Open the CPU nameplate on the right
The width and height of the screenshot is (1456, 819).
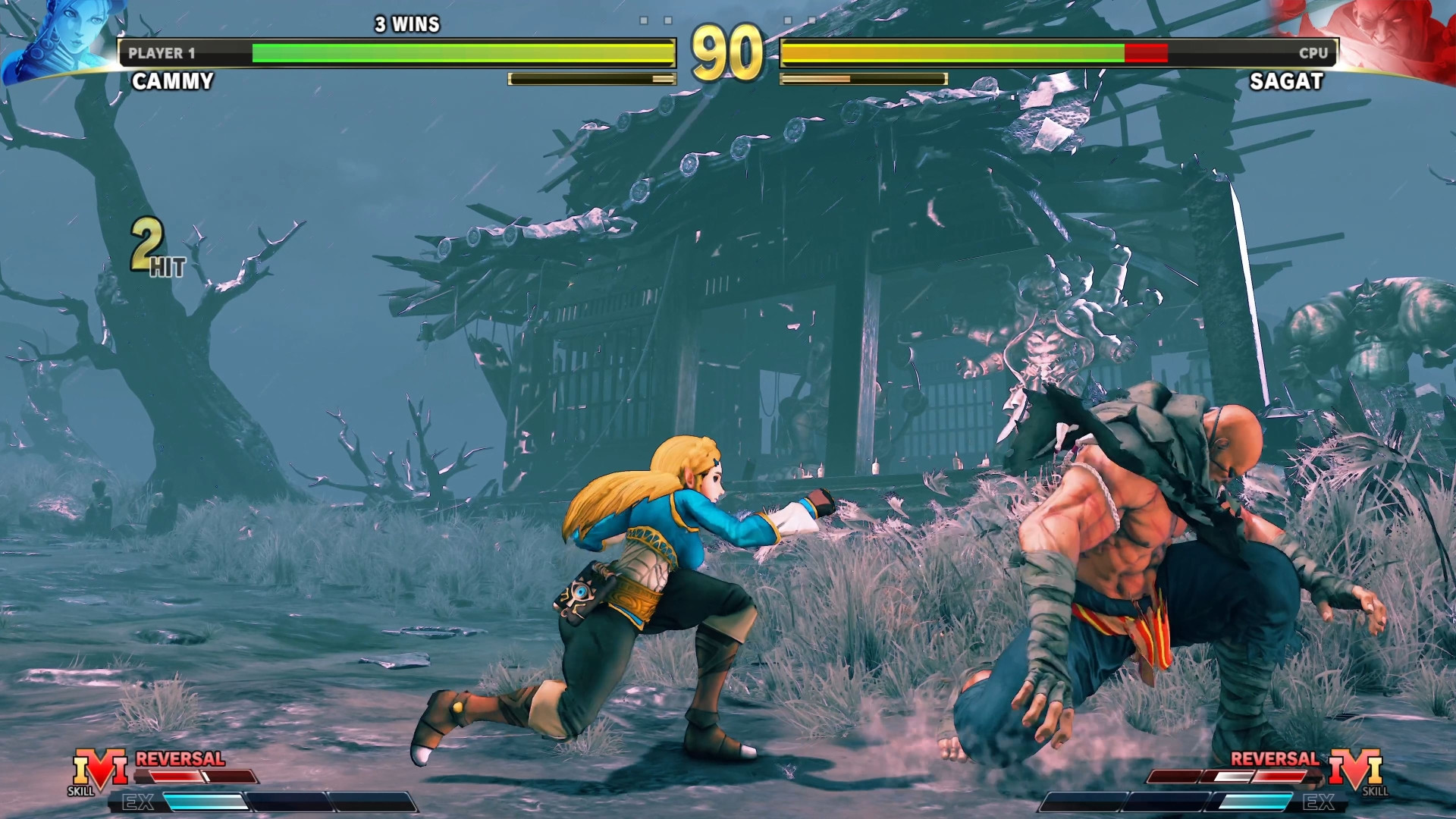pyautogui.click(x=1312, y=53)
